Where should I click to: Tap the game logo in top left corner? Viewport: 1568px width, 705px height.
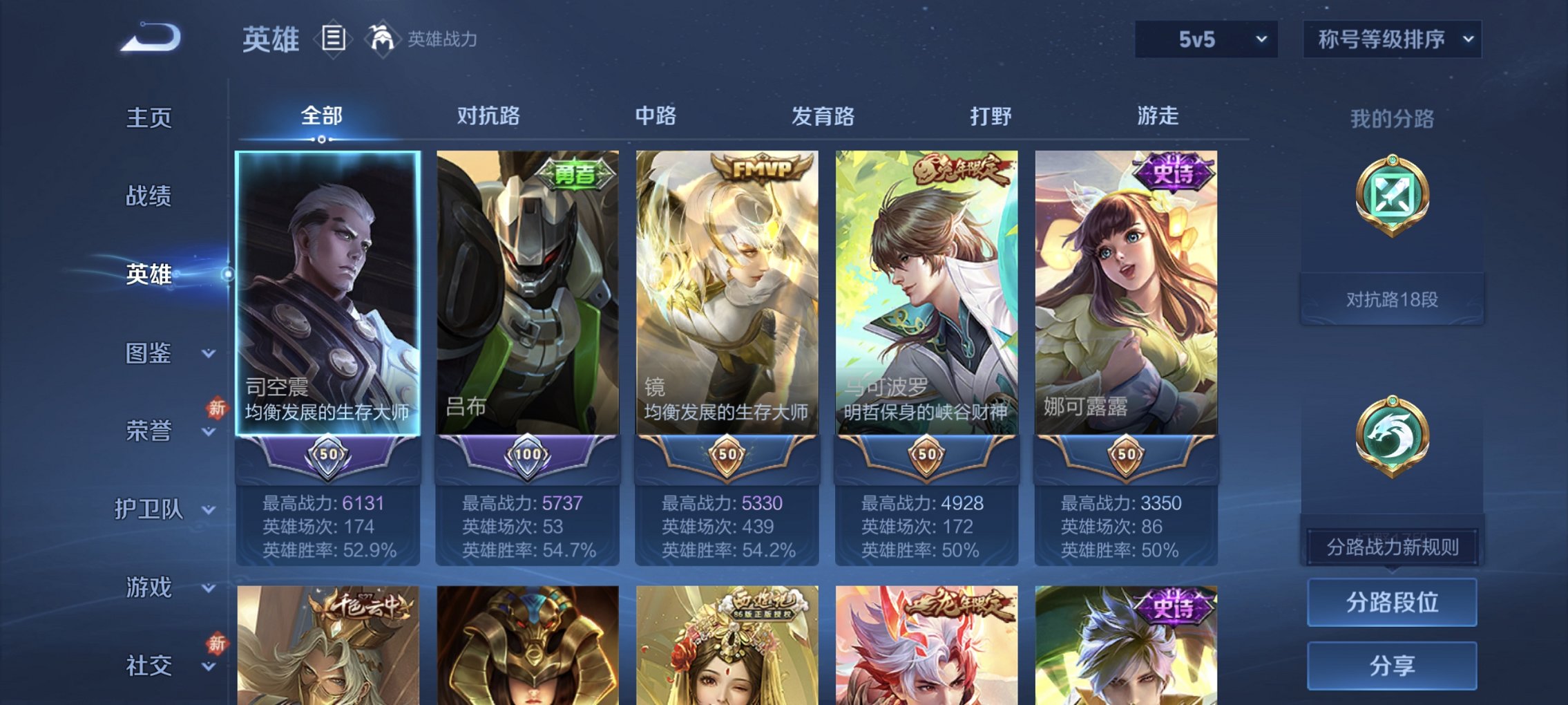147,38
